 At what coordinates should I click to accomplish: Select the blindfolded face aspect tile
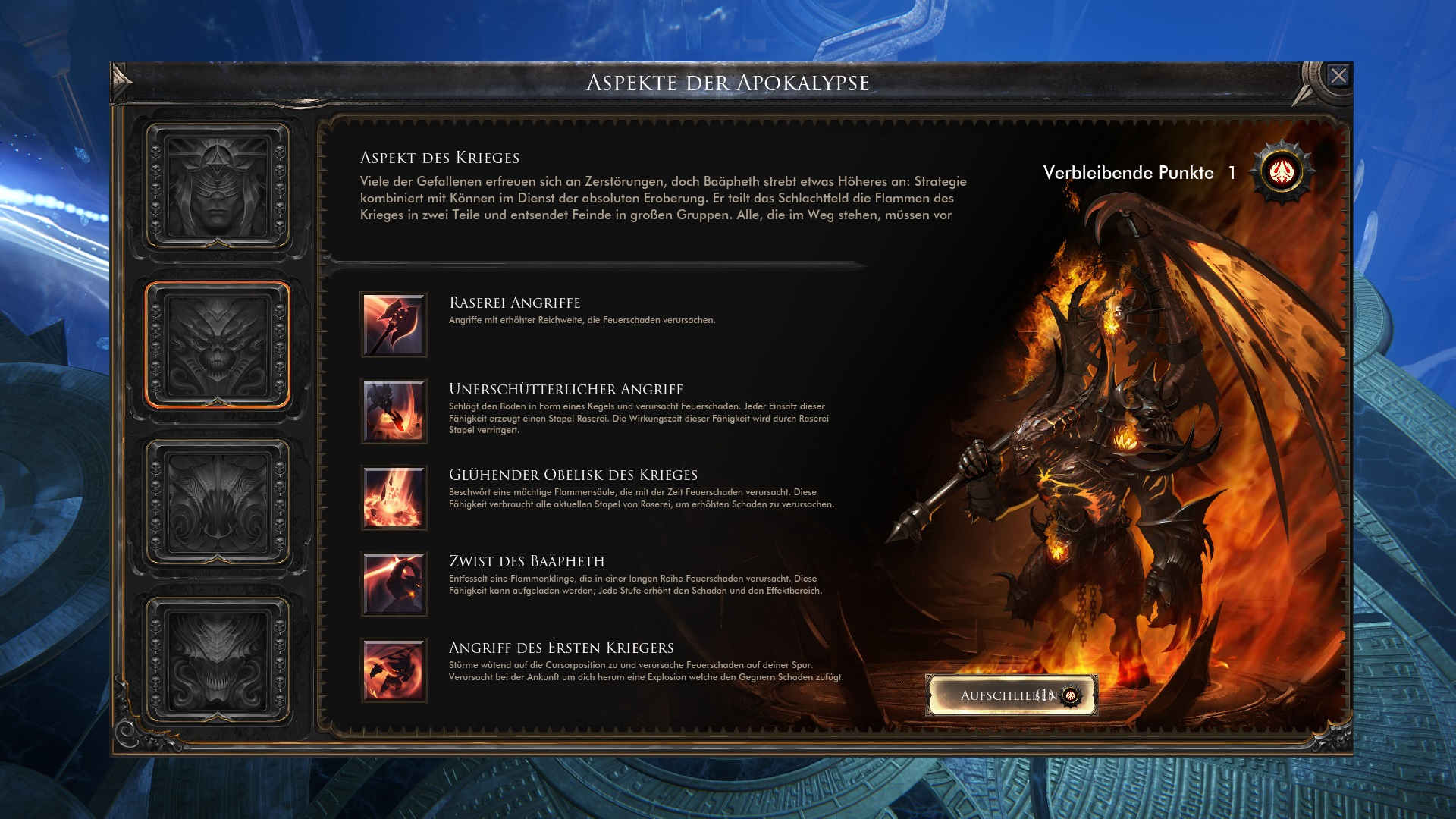218,187
